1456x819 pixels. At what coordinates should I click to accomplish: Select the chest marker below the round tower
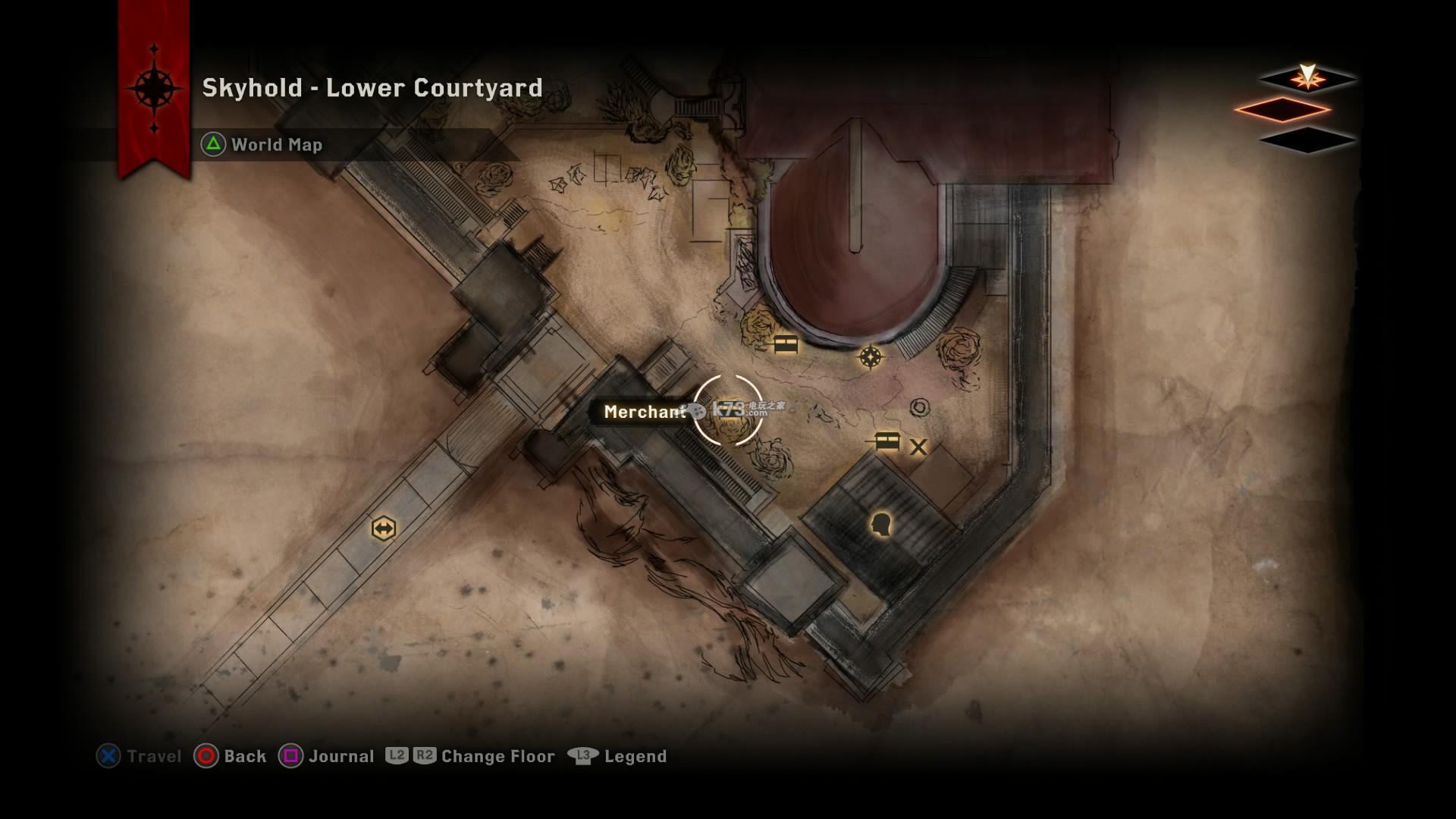(x=786, y=345)
